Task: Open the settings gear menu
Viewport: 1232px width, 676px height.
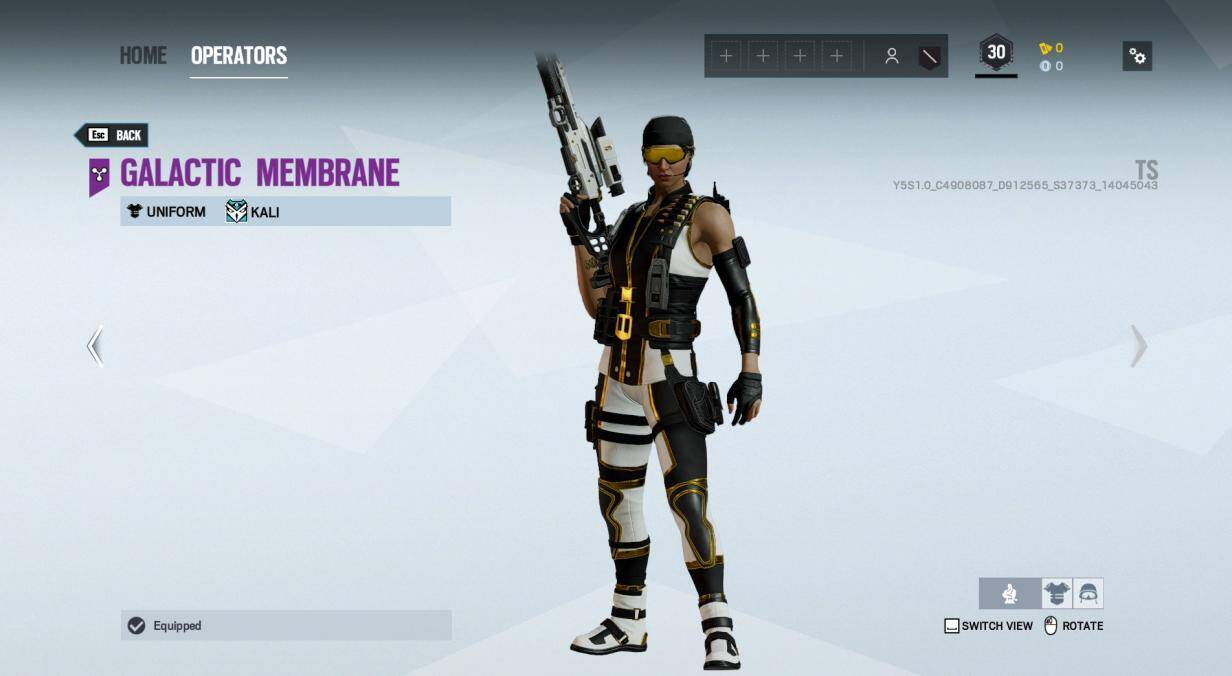Action: point(1137,56)
